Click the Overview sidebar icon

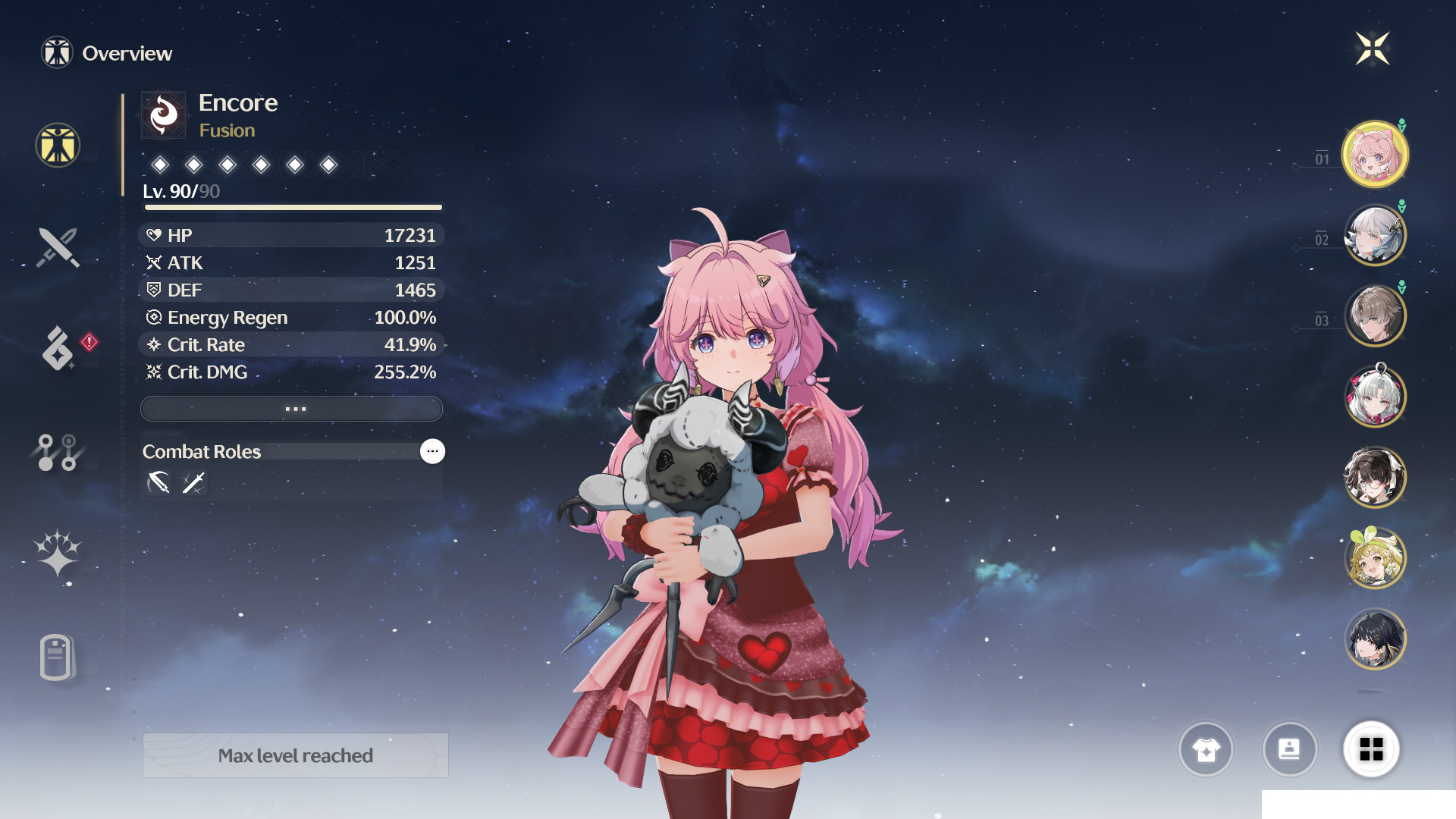click(x=58, y=146)
